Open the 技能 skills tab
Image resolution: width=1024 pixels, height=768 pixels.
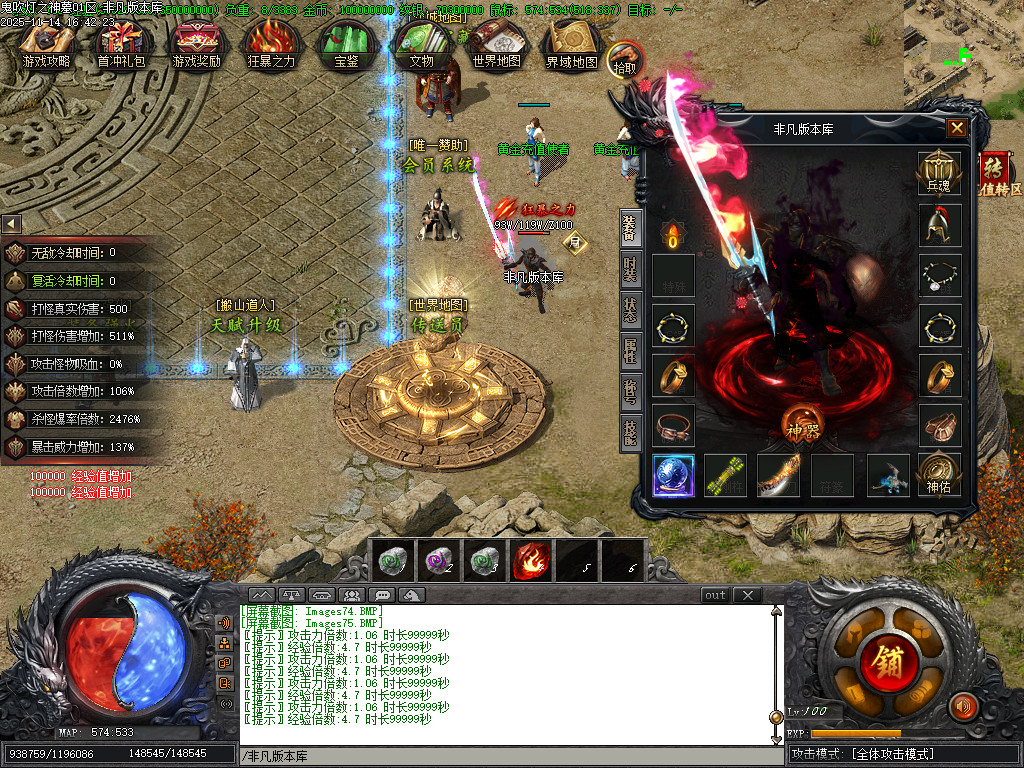click(631, 431)
